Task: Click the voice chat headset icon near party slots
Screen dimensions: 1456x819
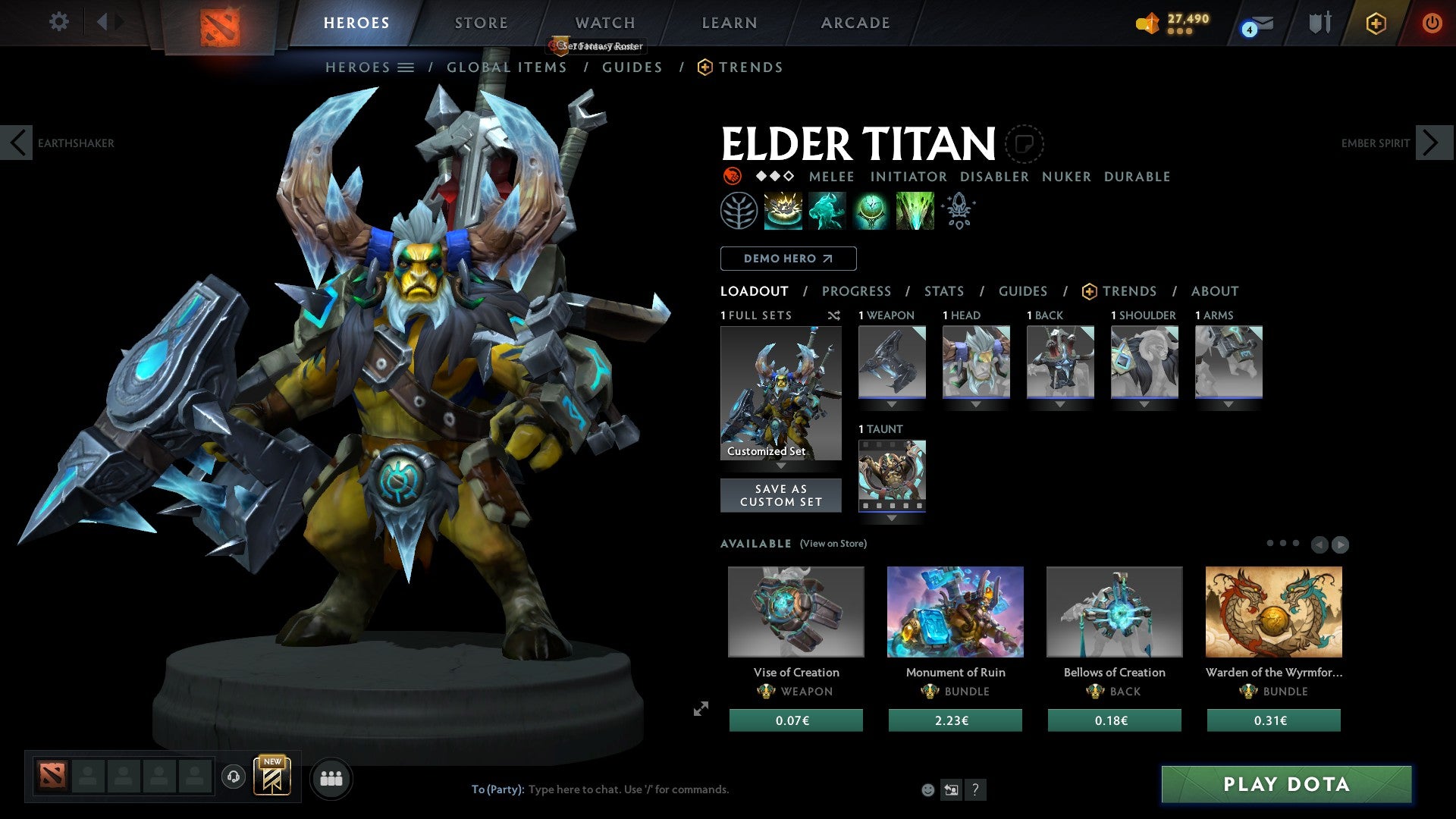Action: [232, 777]
